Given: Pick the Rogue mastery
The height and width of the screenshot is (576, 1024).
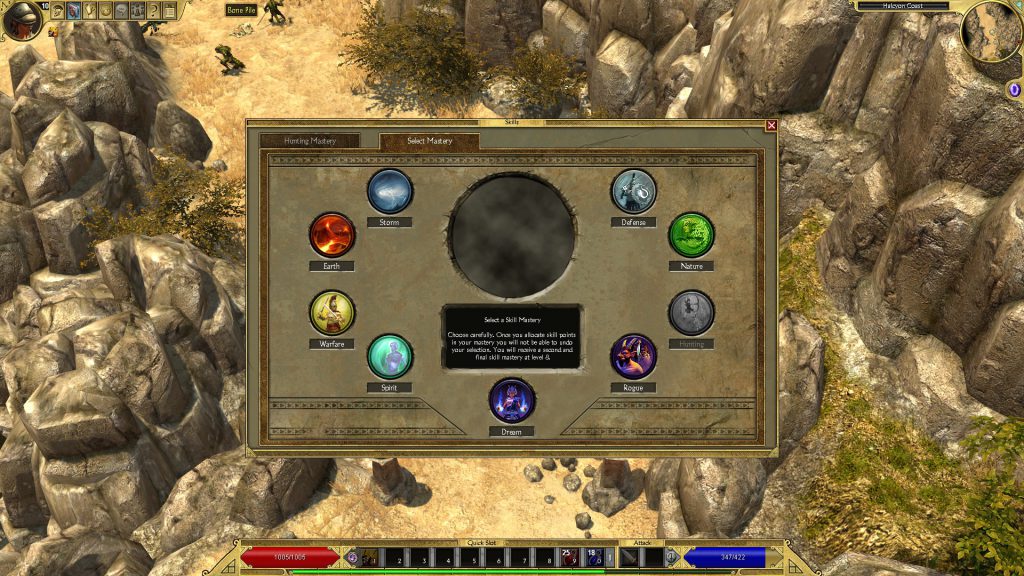Looking at the screenshot, I should (633, 356).
